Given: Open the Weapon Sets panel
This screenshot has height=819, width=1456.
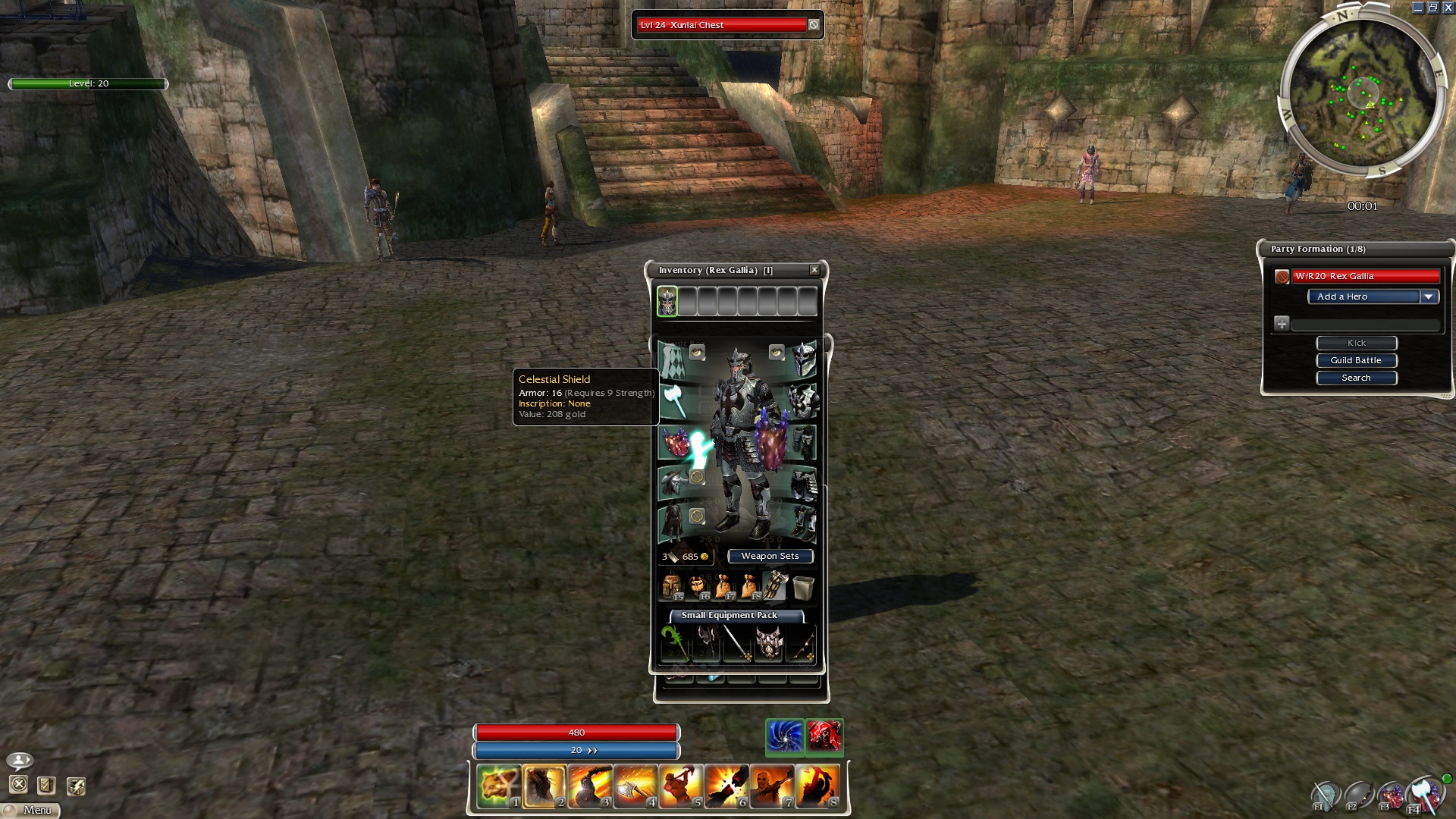Looking at the screenshot, I should click(770, 556).
